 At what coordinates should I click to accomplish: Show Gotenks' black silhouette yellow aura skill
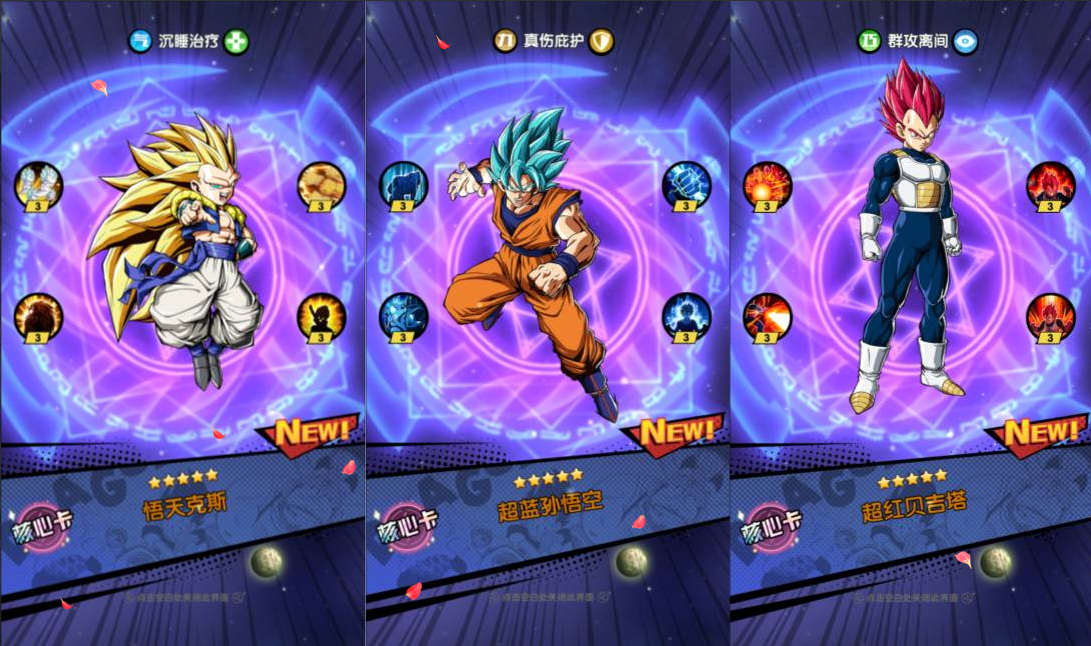click(x=322, y=317)
